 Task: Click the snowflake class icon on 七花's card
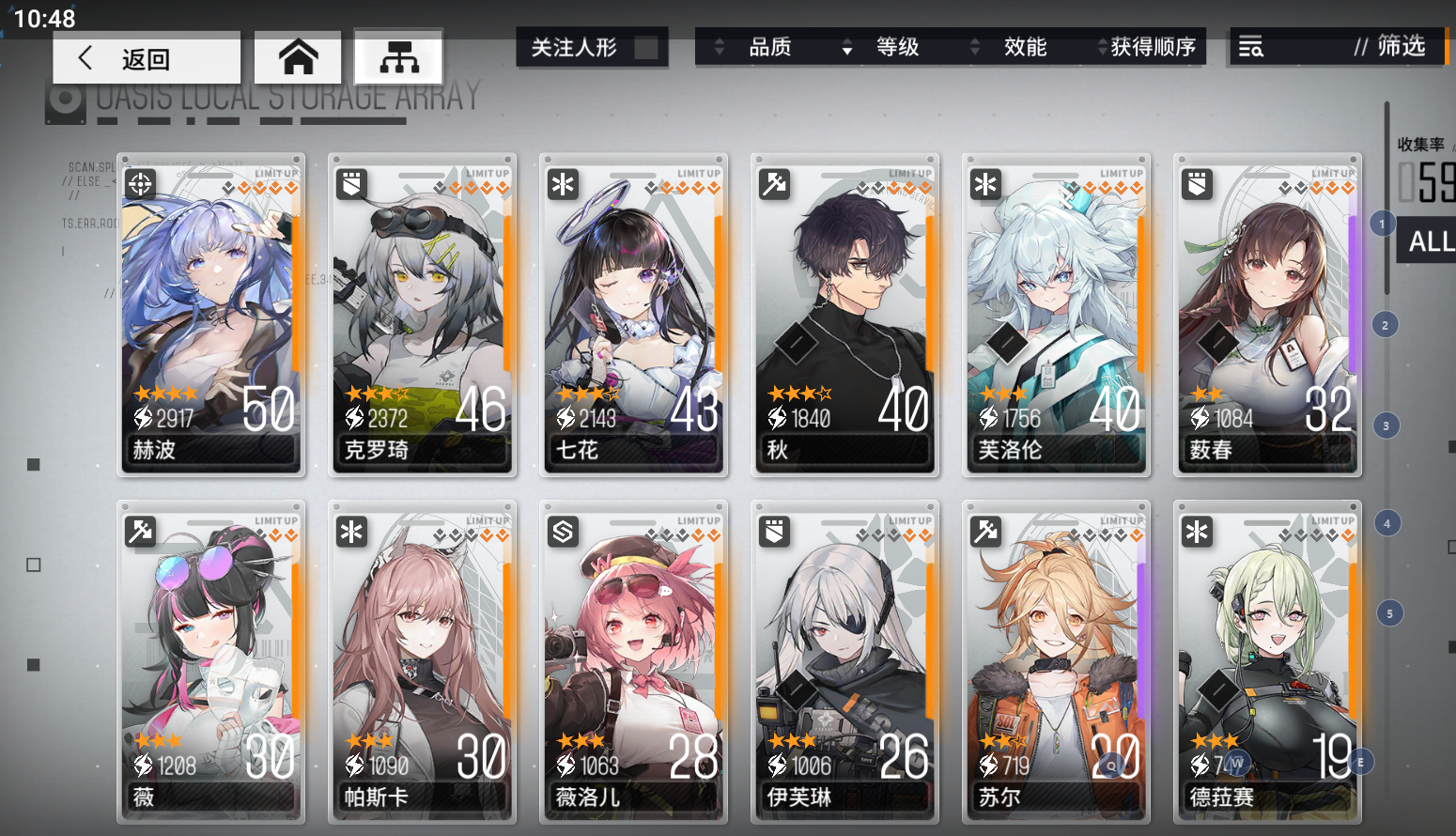click(x=562, y=184)
